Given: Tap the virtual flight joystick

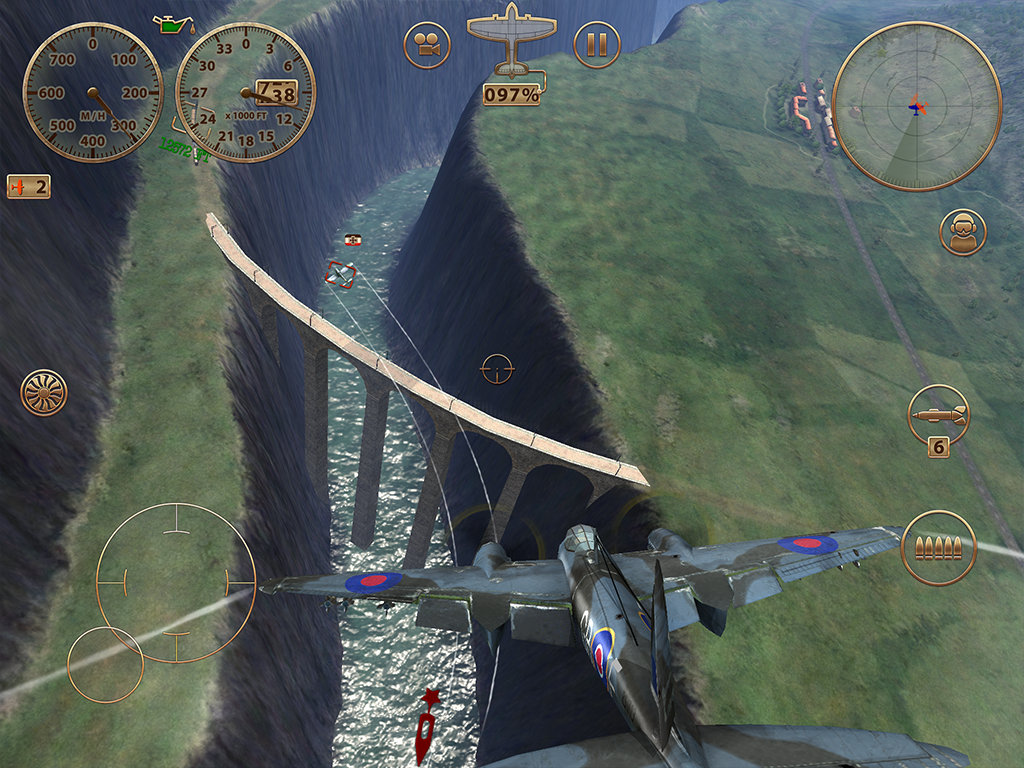Looking at the screenshot, I should coord(176,581).
